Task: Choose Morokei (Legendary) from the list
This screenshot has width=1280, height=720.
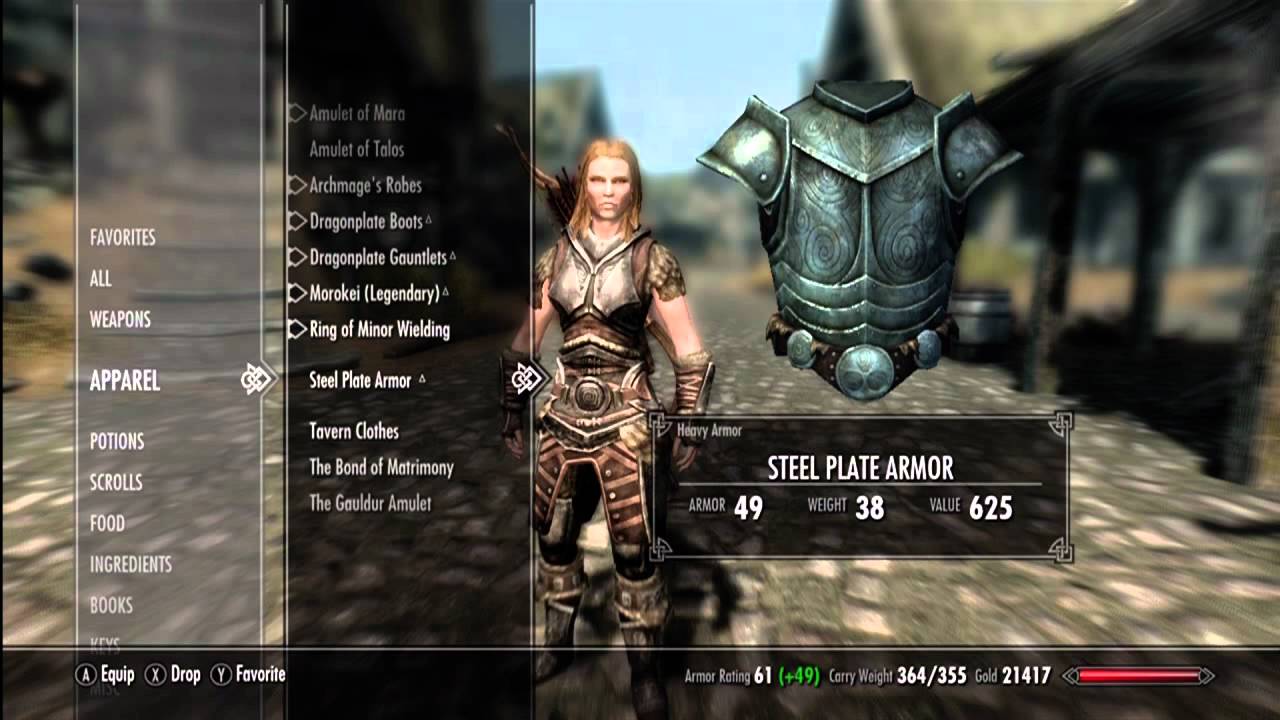Action: point(374,294)
